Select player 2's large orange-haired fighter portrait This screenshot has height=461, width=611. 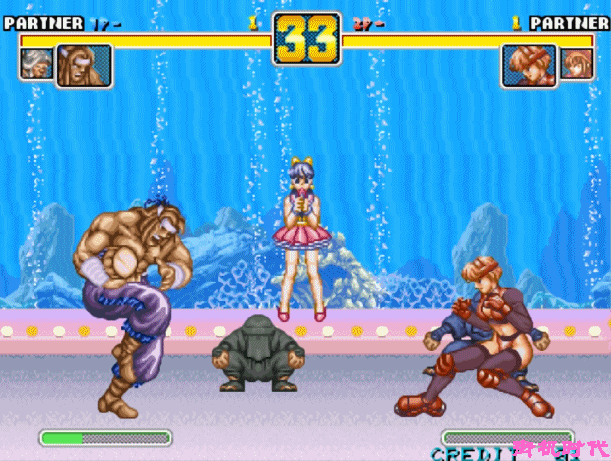pyautogui.click(x=529, y=66)
